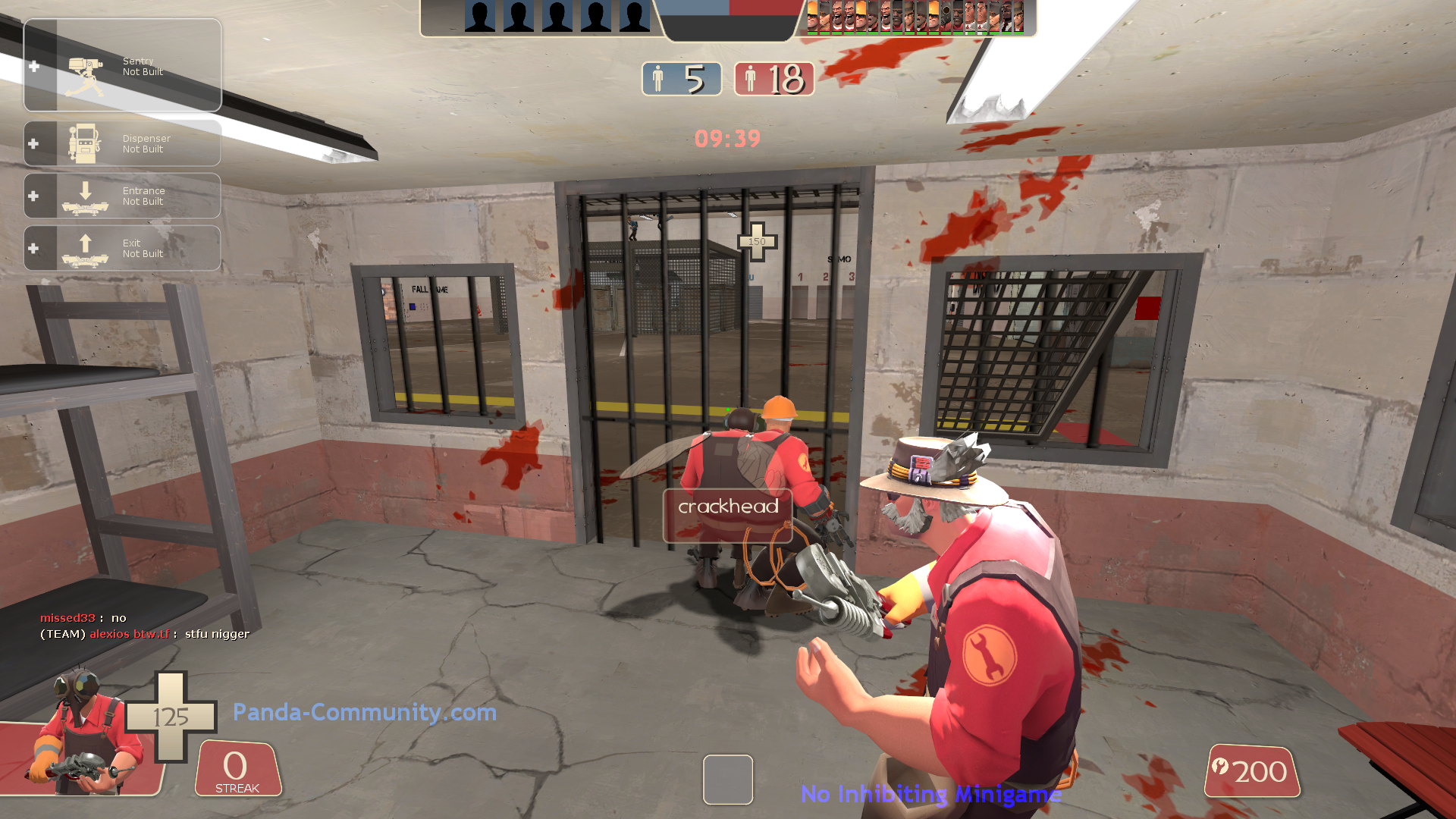Viewport: 1456px width, 819px height.
Task: Click the Dispenser build icon
Action: point(83,144)
